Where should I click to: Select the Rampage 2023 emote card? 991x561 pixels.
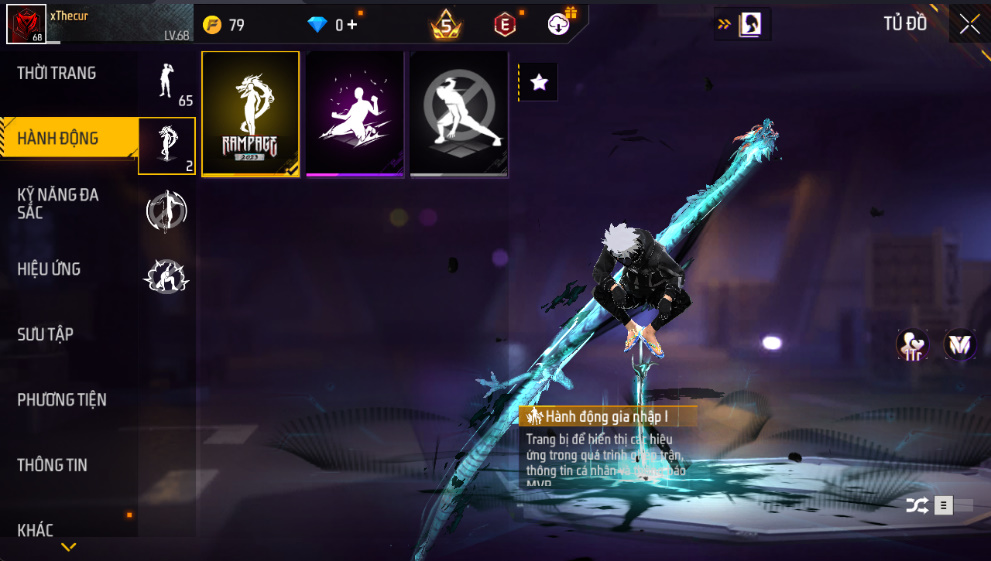(251, 114)
